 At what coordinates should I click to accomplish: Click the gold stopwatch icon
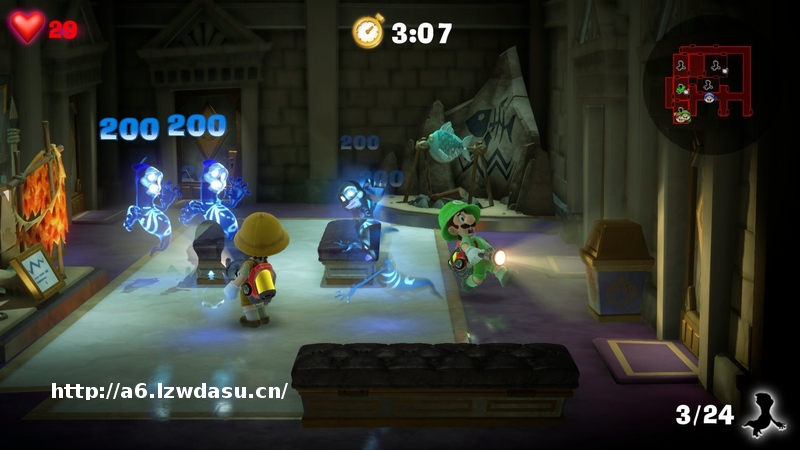tap(368, 32)
